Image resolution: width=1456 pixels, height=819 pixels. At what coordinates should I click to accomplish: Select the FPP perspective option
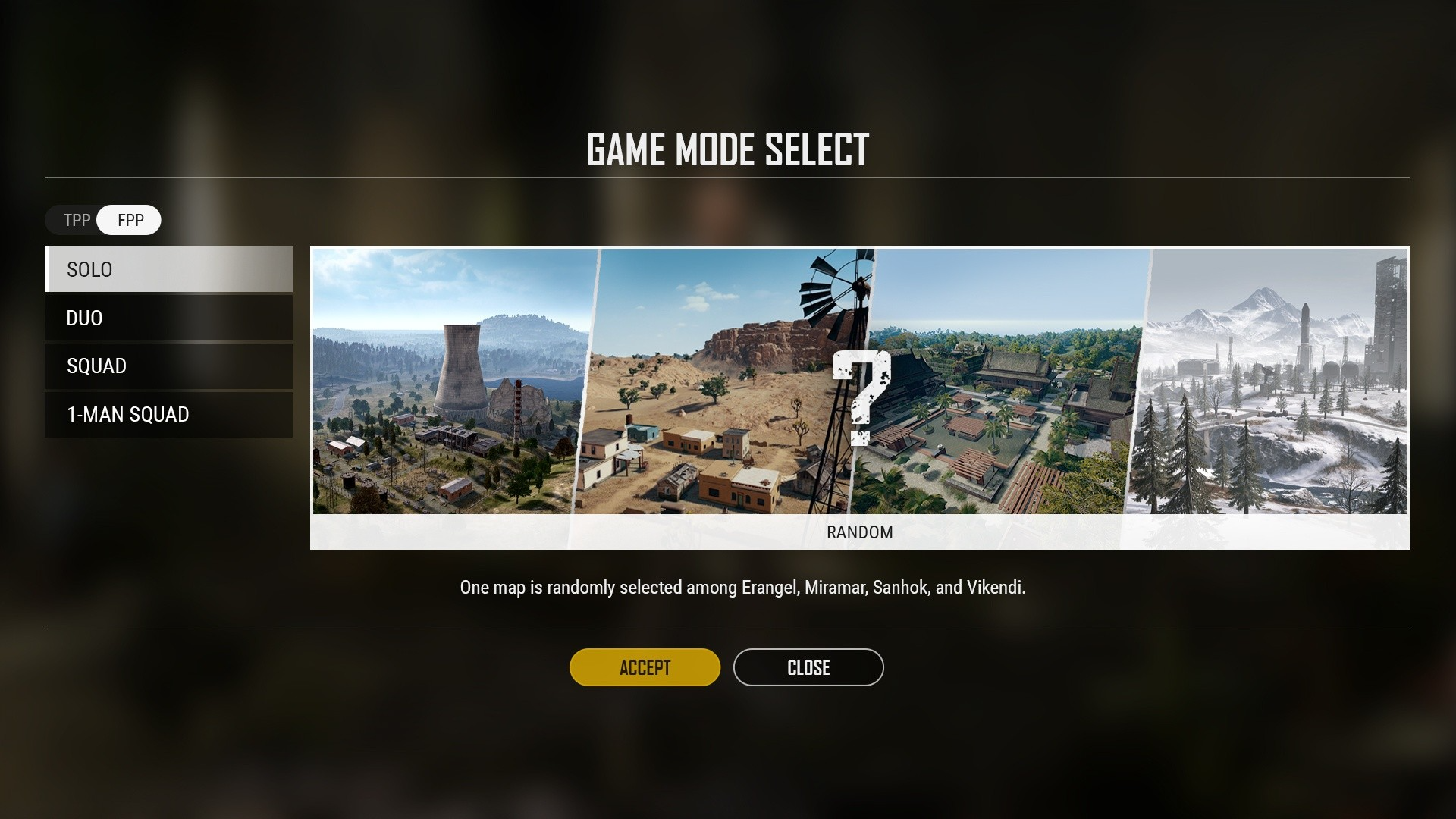point(130,220)
